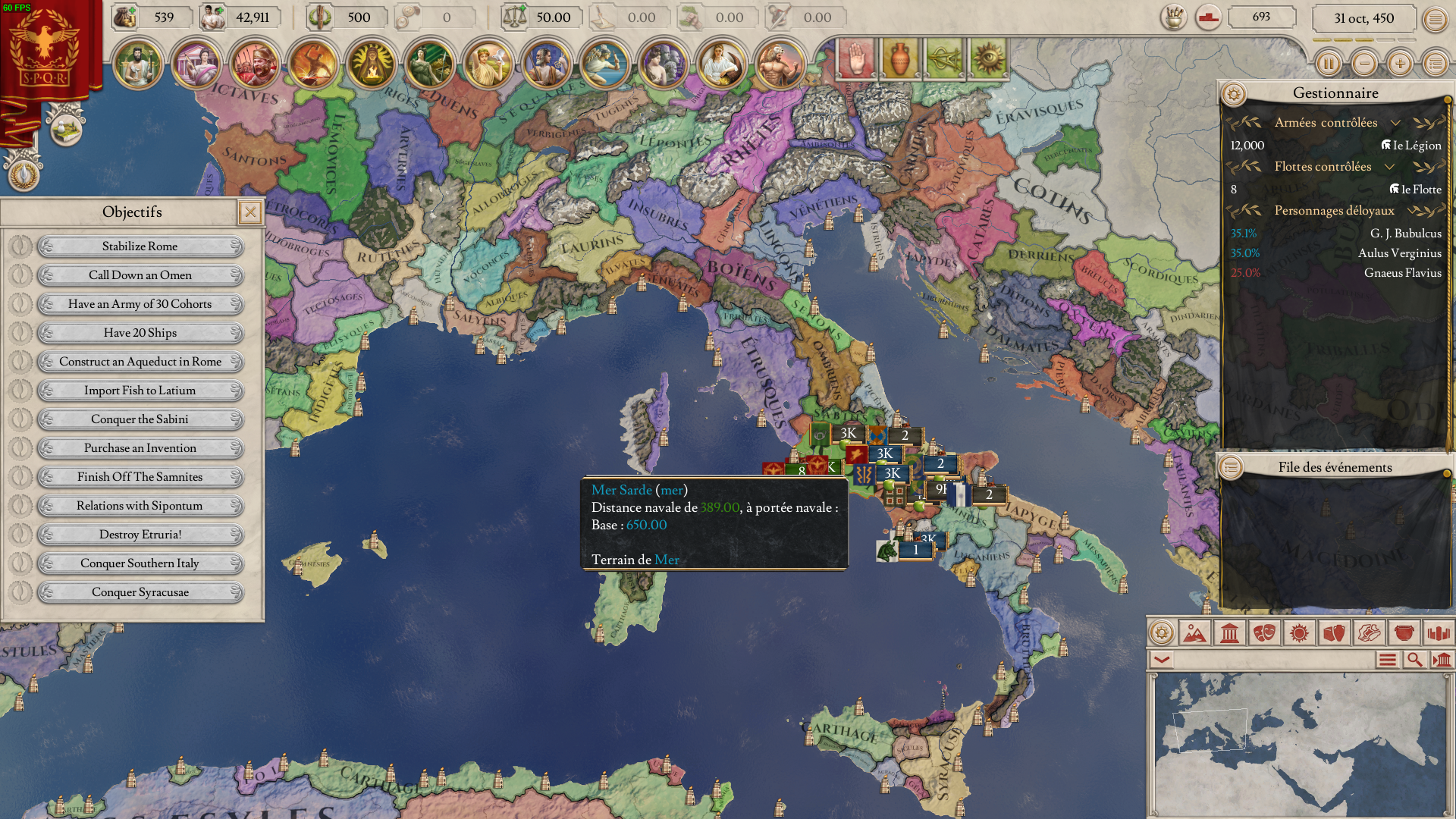The height and width of the screenshot is (819, 1456).
Task: Select the Ie Légion army row
Action: [1335, 146]
